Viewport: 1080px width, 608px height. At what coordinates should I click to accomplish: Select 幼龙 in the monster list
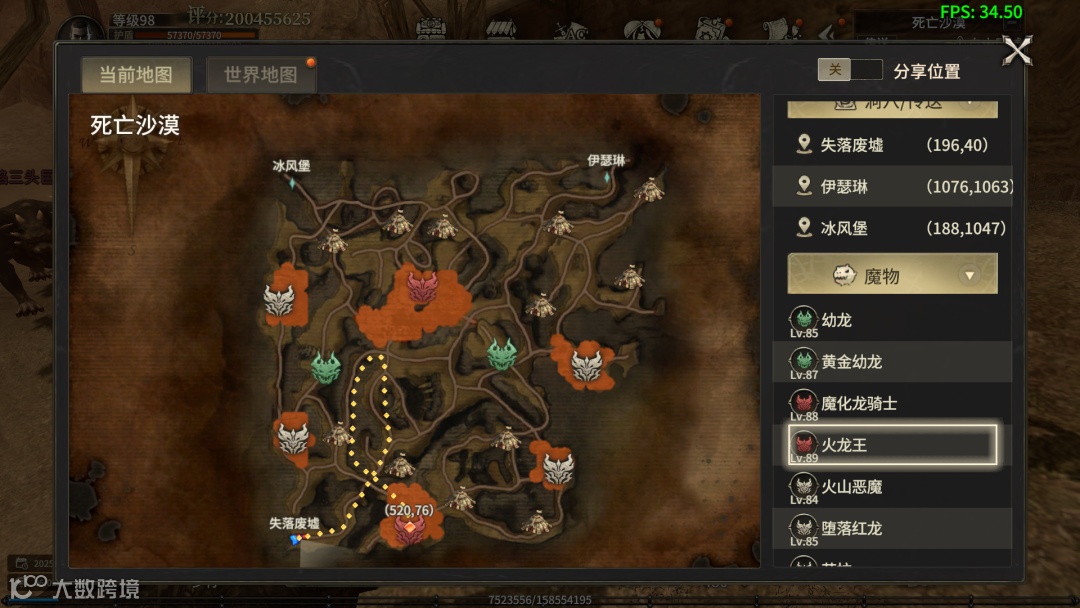pyautogui.click(x=892, y=321)
